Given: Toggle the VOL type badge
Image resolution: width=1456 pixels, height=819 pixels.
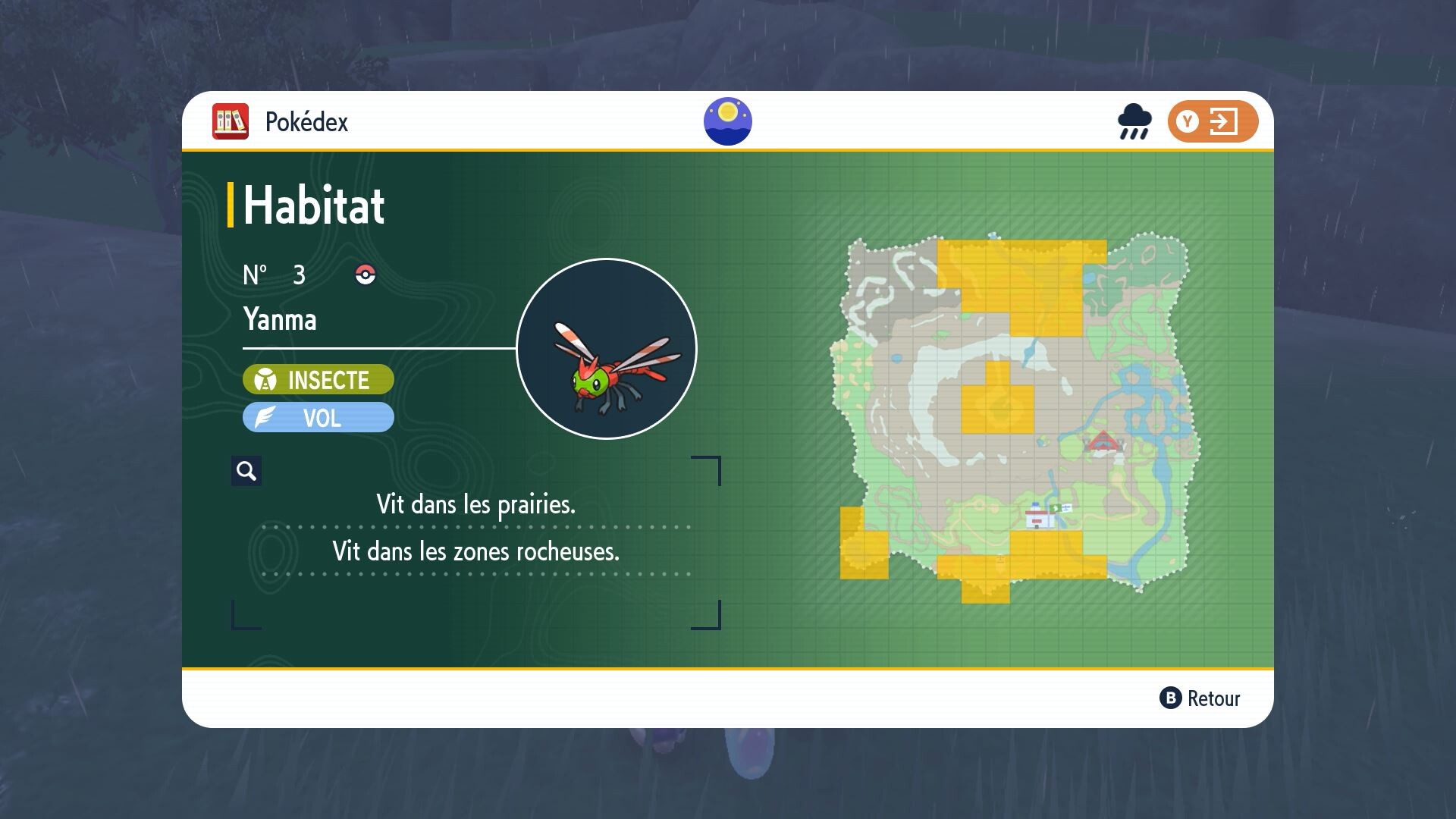Looking at the screenshot, I should click(x=318, y=417).
